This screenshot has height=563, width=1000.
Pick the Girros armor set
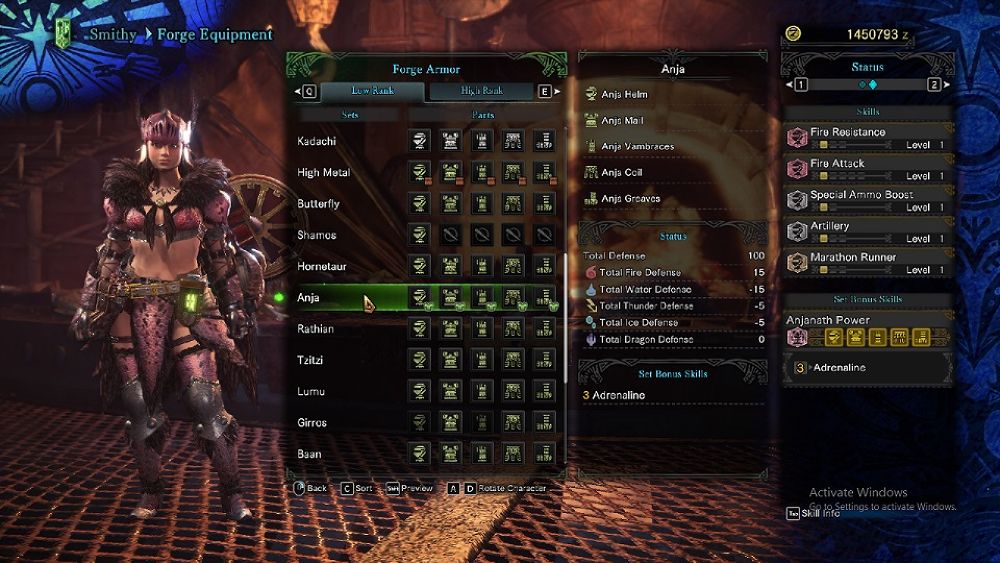point(313,423)
